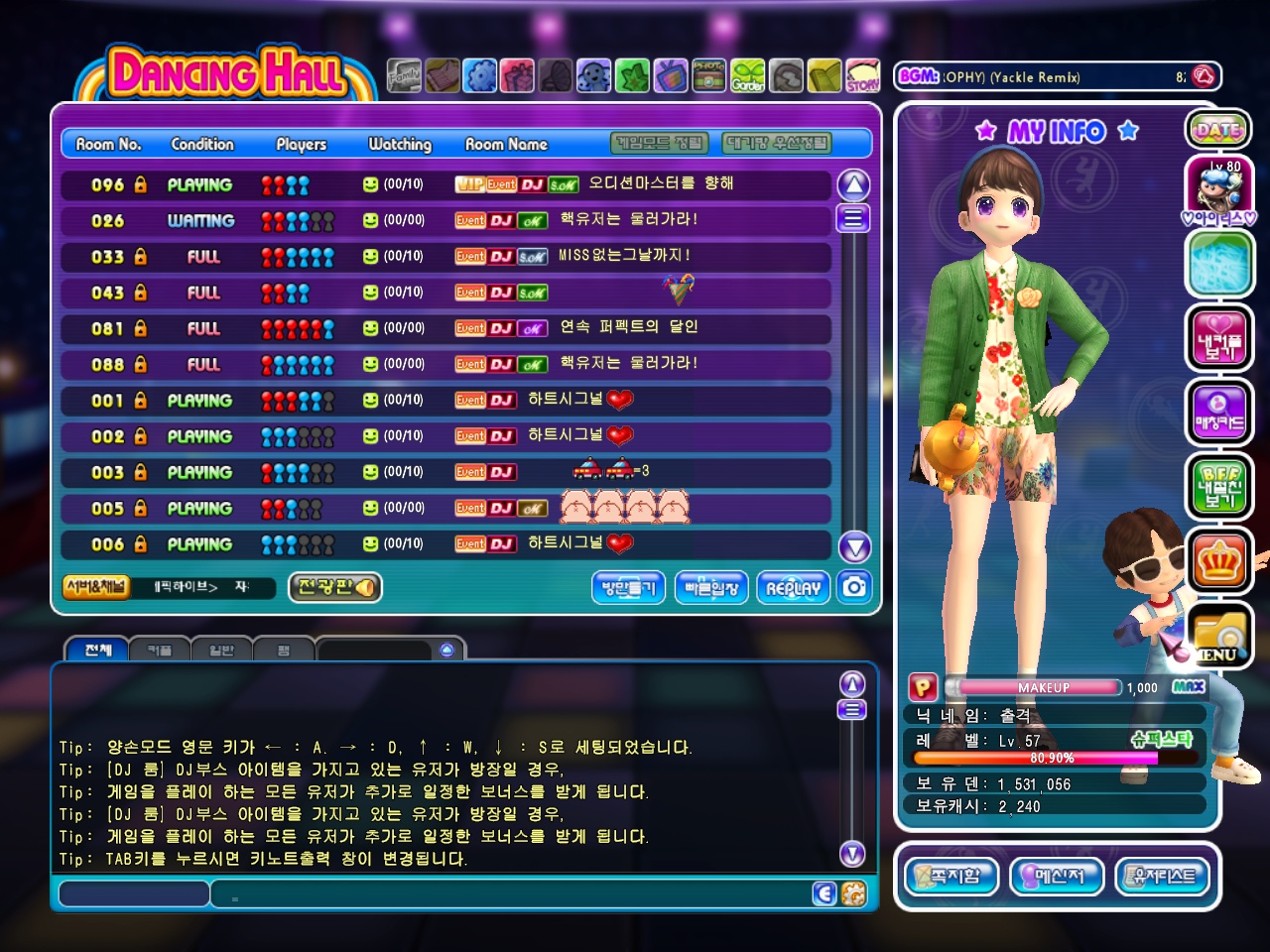Open the 전광판 megaphone board
This screenshot has height=952, width=1270.
(335, 587)
